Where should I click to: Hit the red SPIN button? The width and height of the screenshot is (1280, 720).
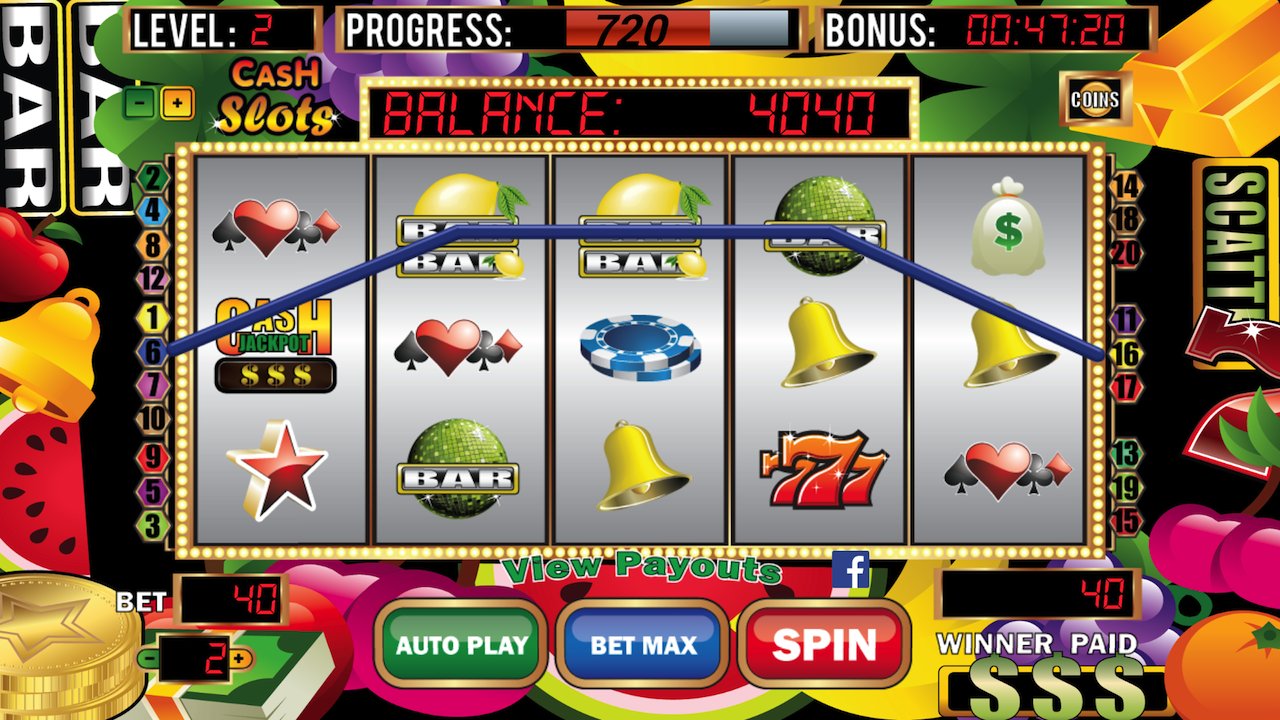(x=824, y=644)
